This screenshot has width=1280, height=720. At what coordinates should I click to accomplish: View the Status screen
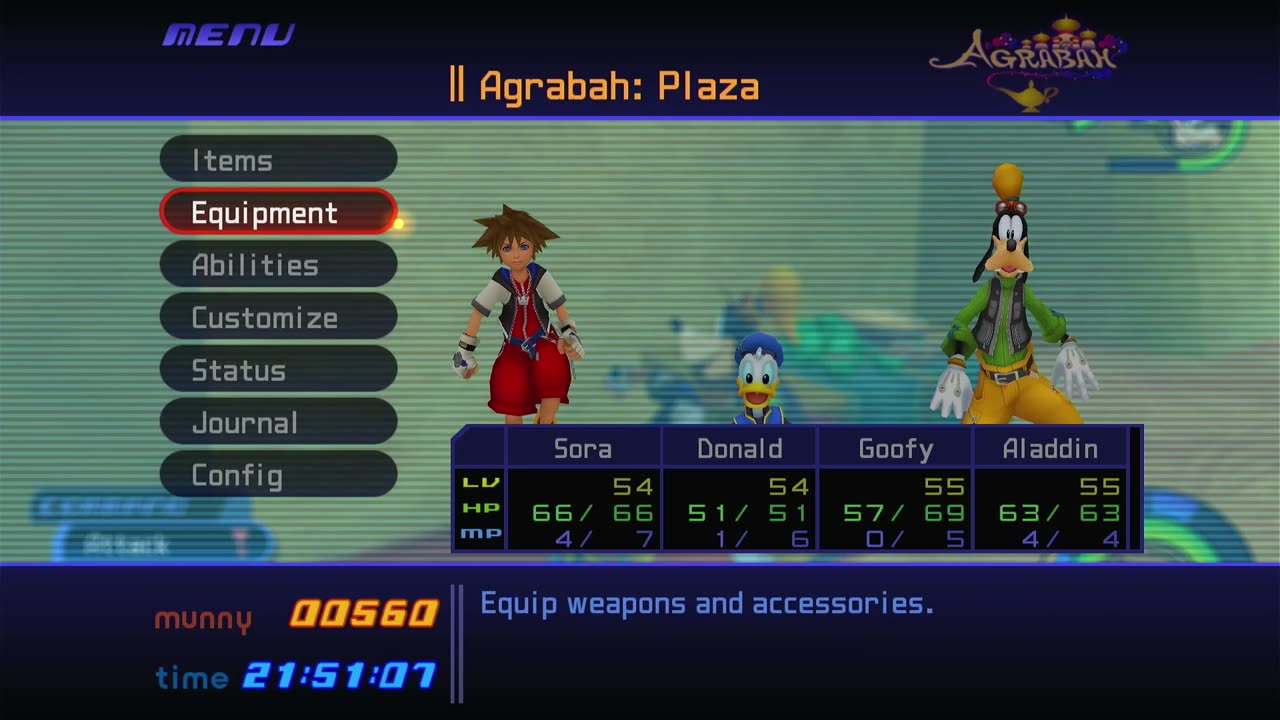coord(278,370)
